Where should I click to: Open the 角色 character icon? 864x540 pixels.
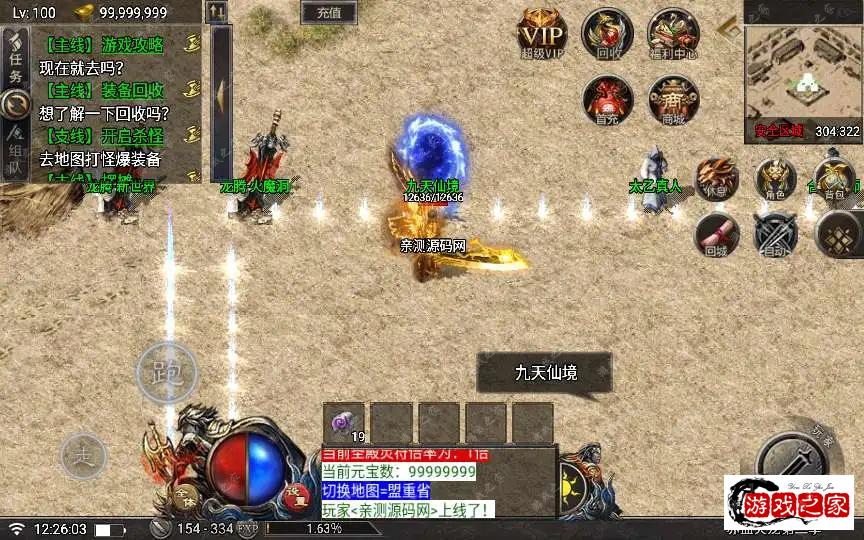(x=775, y=179)
